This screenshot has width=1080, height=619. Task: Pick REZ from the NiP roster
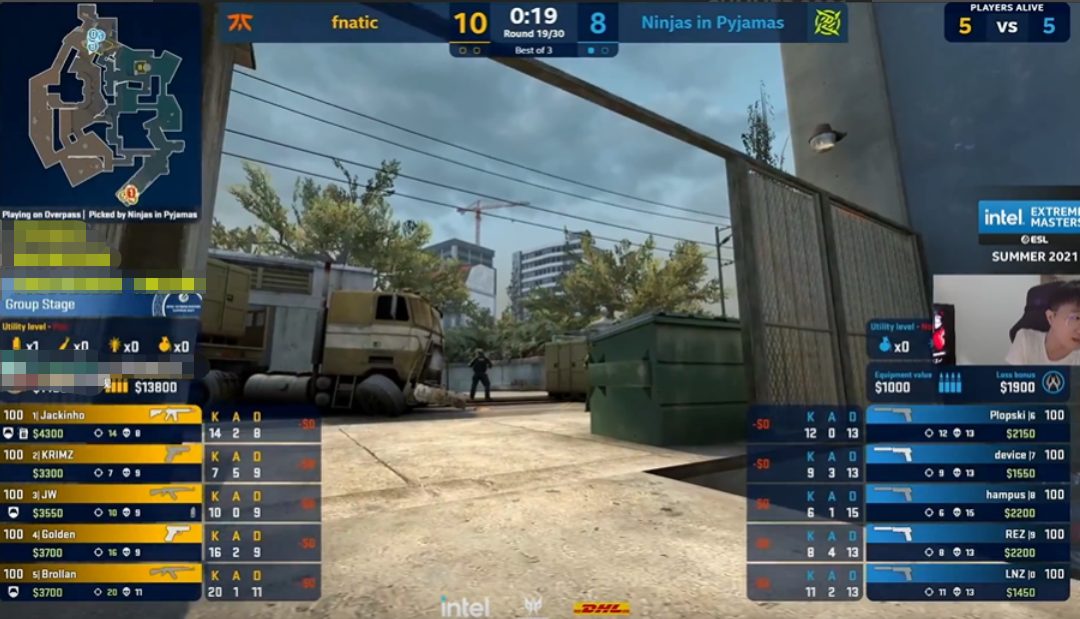tap(967, 543)
